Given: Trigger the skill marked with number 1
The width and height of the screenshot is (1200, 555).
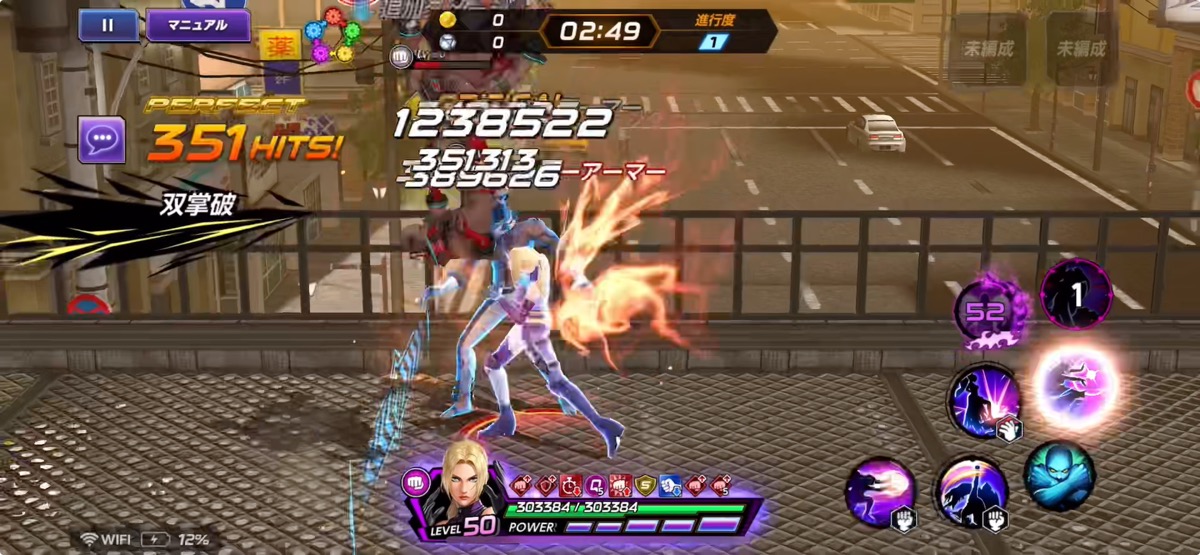Looking at the screenshot, I should tap(1076, 293).
